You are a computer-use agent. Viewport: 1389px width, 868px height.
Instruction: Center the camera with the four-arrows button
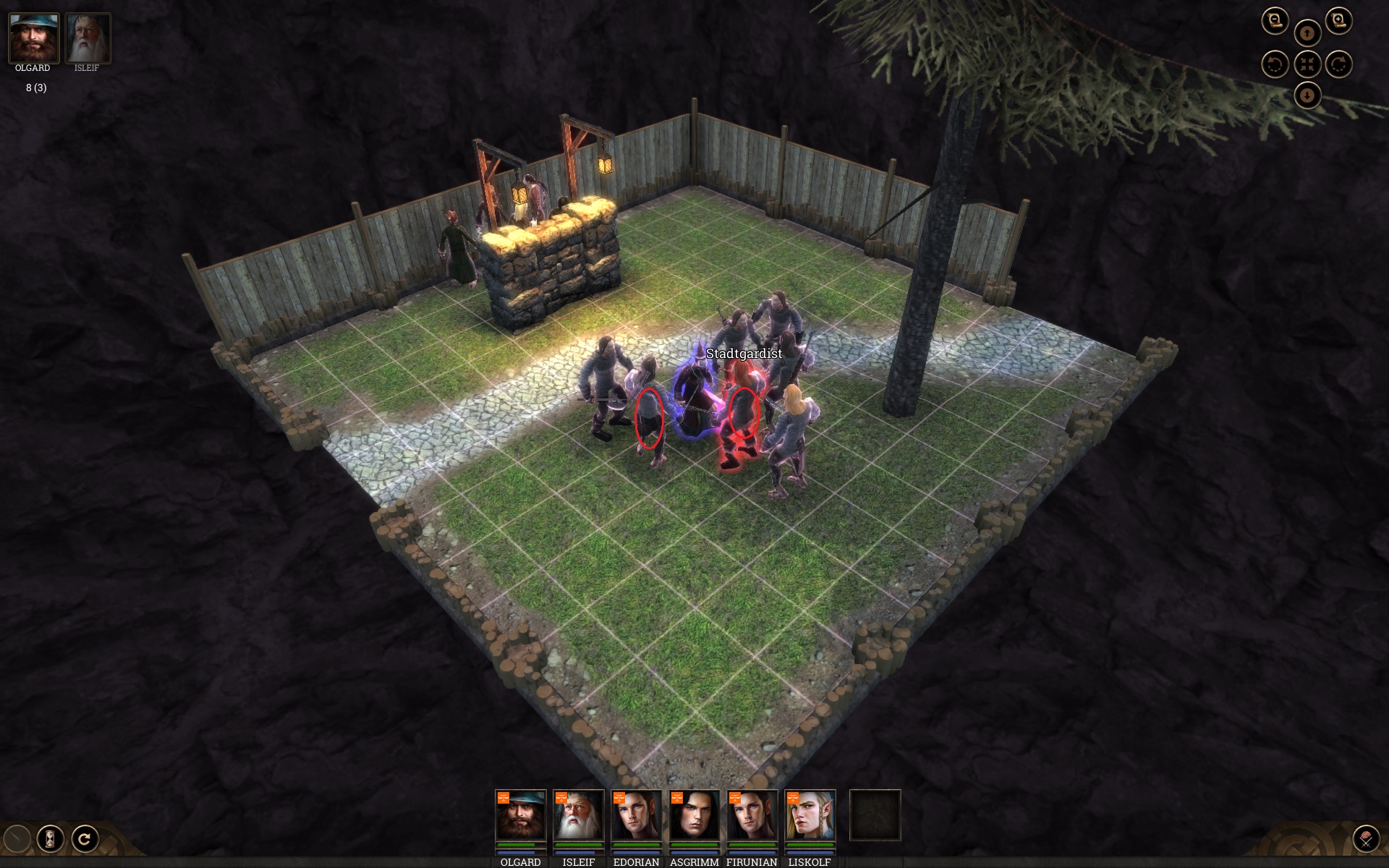(1307, 64)
